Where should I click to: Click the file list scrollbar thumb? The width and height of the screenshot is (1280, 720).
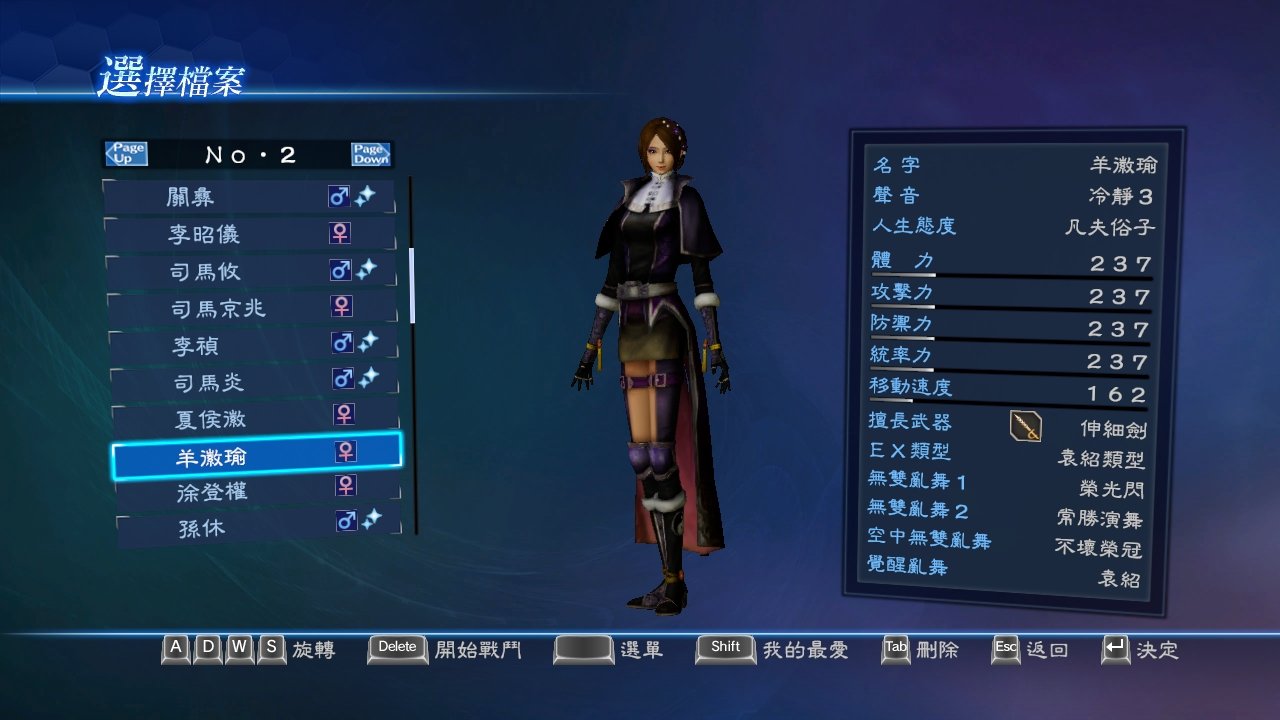(411, 285)
